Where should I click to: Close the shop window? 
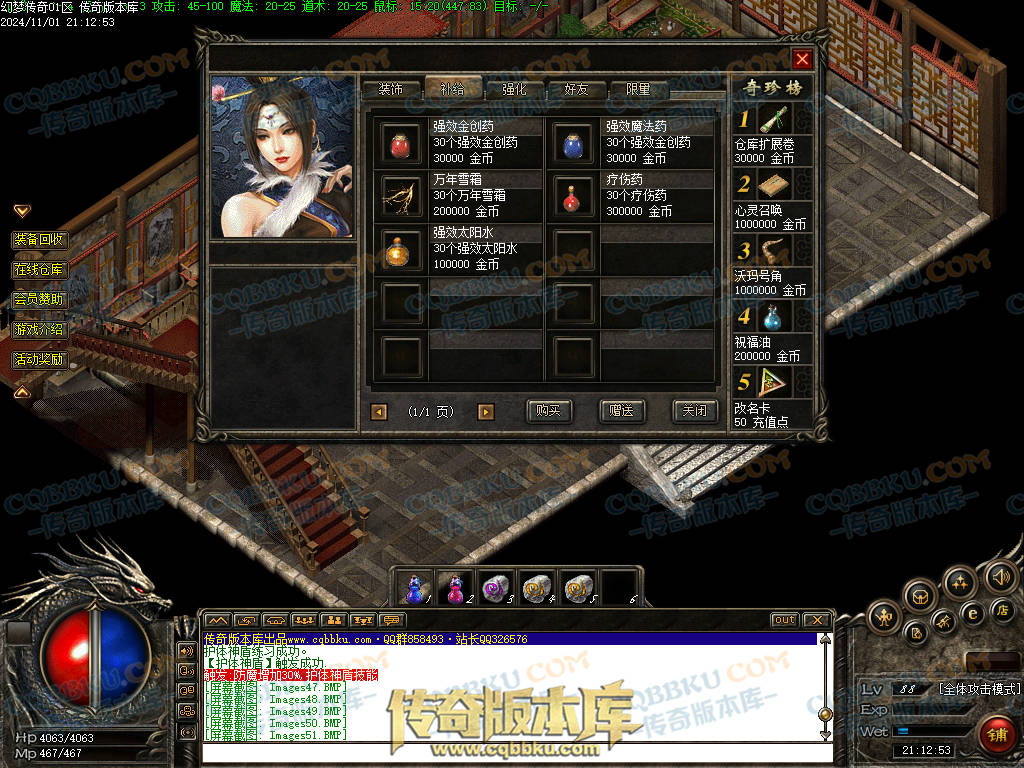[x=801, y=59]
